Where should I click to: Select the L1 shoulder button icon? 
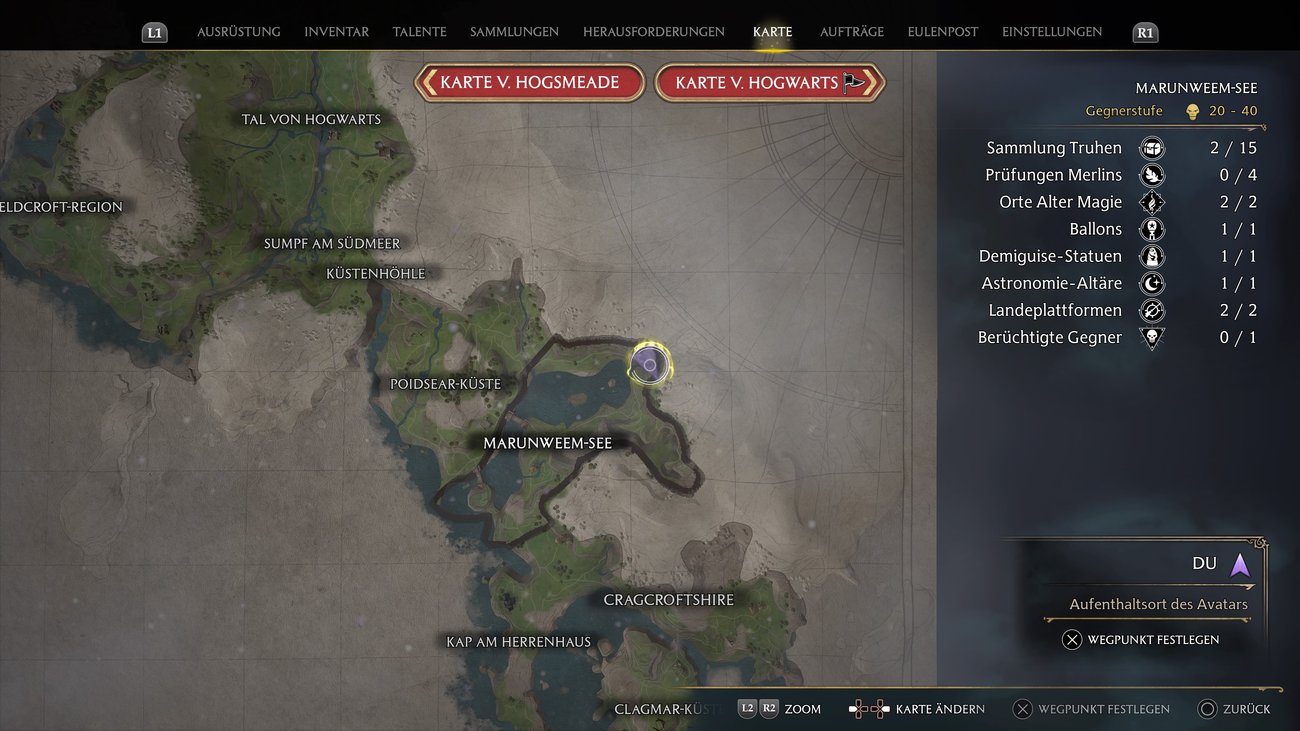coord(154,32)
